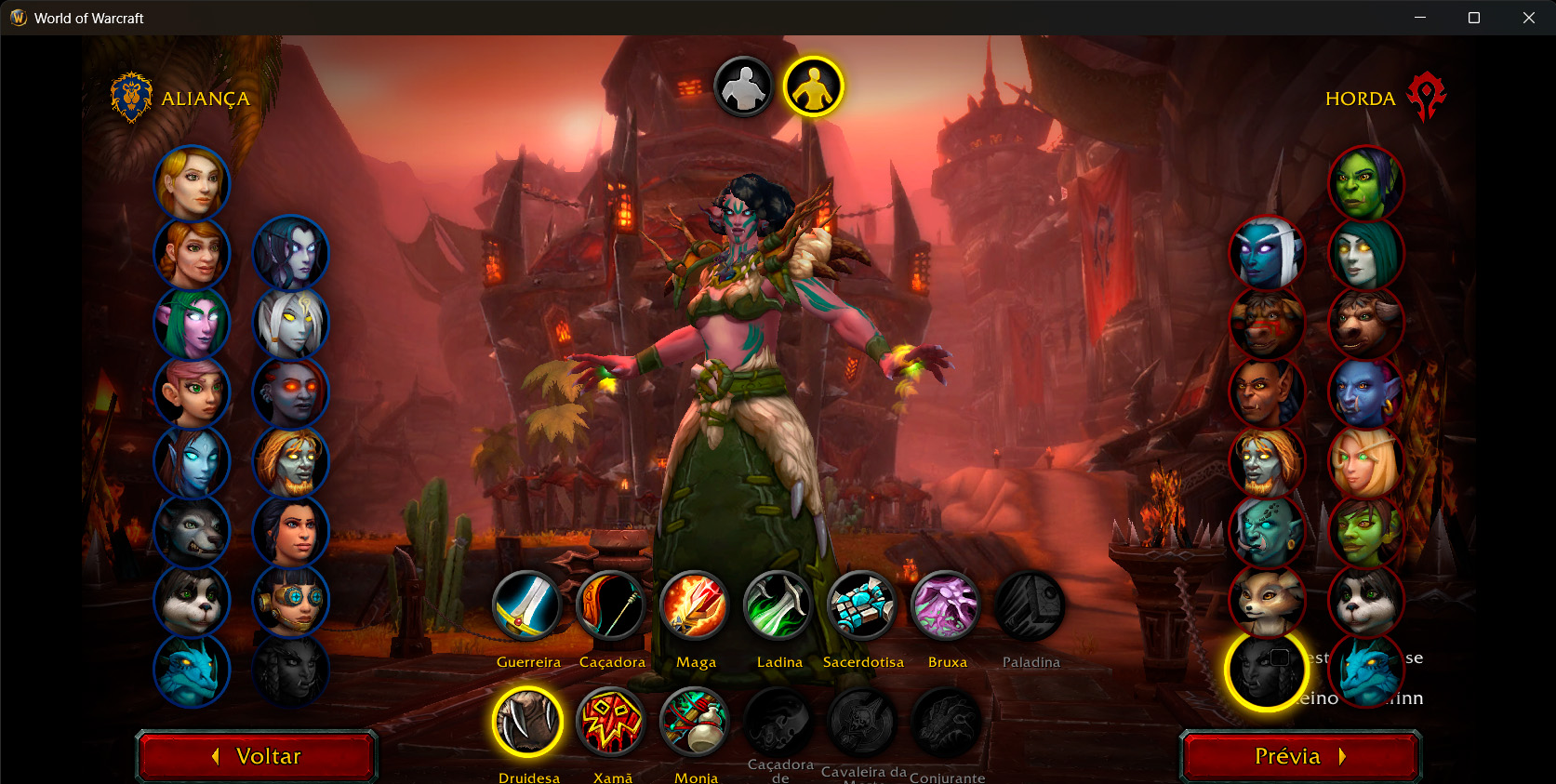Viewport: 1556px width, 784px height.
Task: Pick the goggled Mechagnome race portrait
Action: pos(291,602)
